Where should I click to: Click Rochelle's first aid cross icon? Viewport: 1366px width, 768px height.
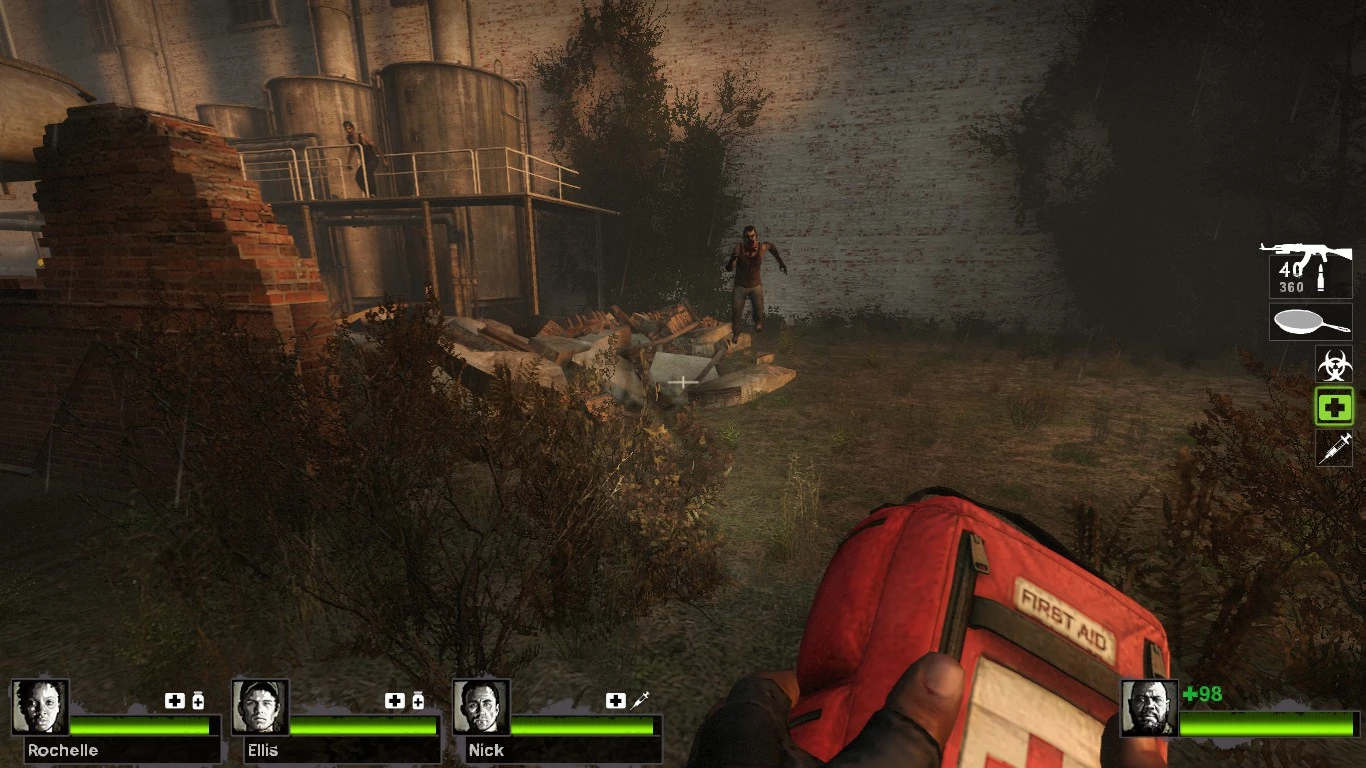[175, 700]
